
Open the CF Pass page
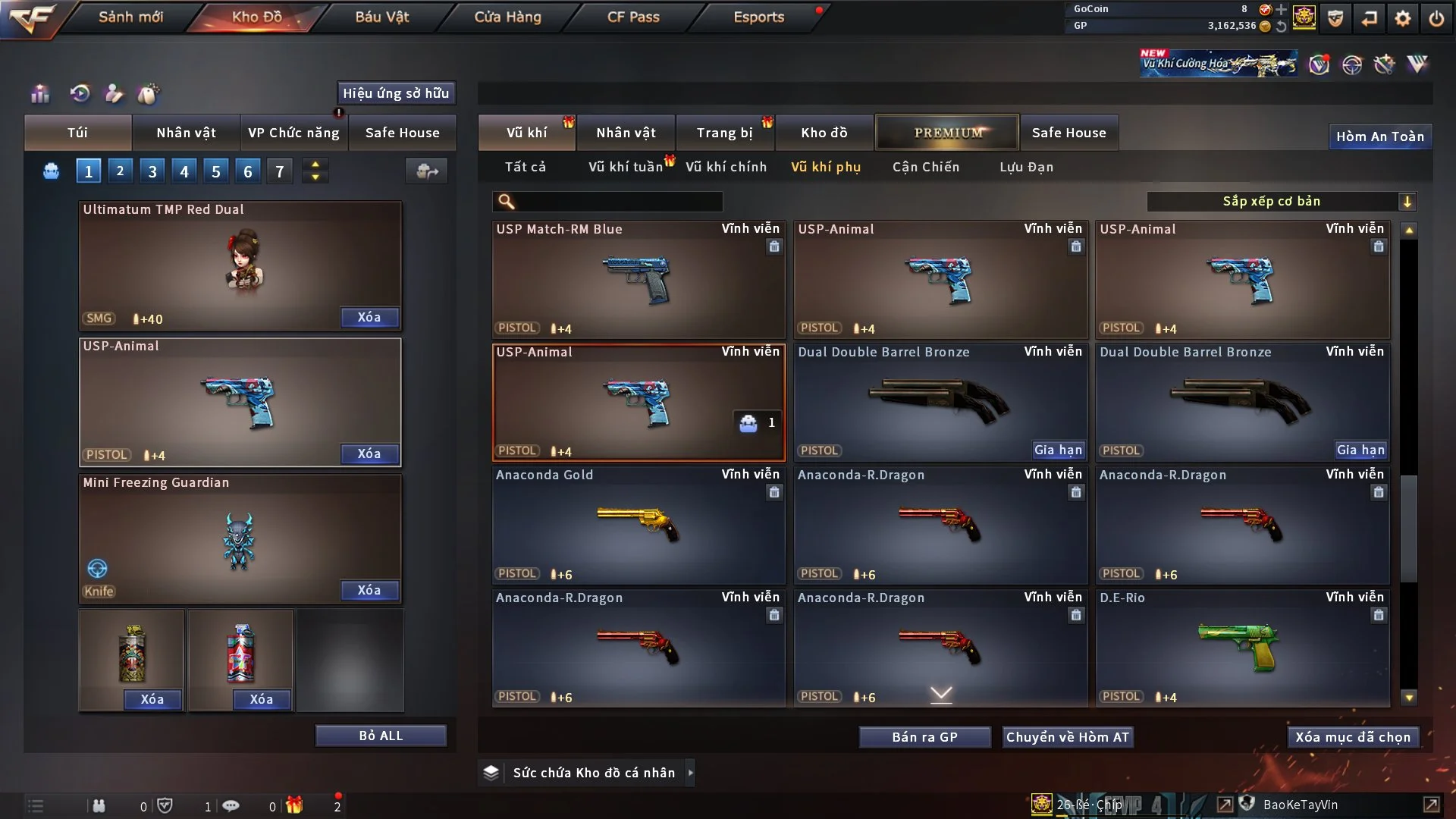click(633, 17)
